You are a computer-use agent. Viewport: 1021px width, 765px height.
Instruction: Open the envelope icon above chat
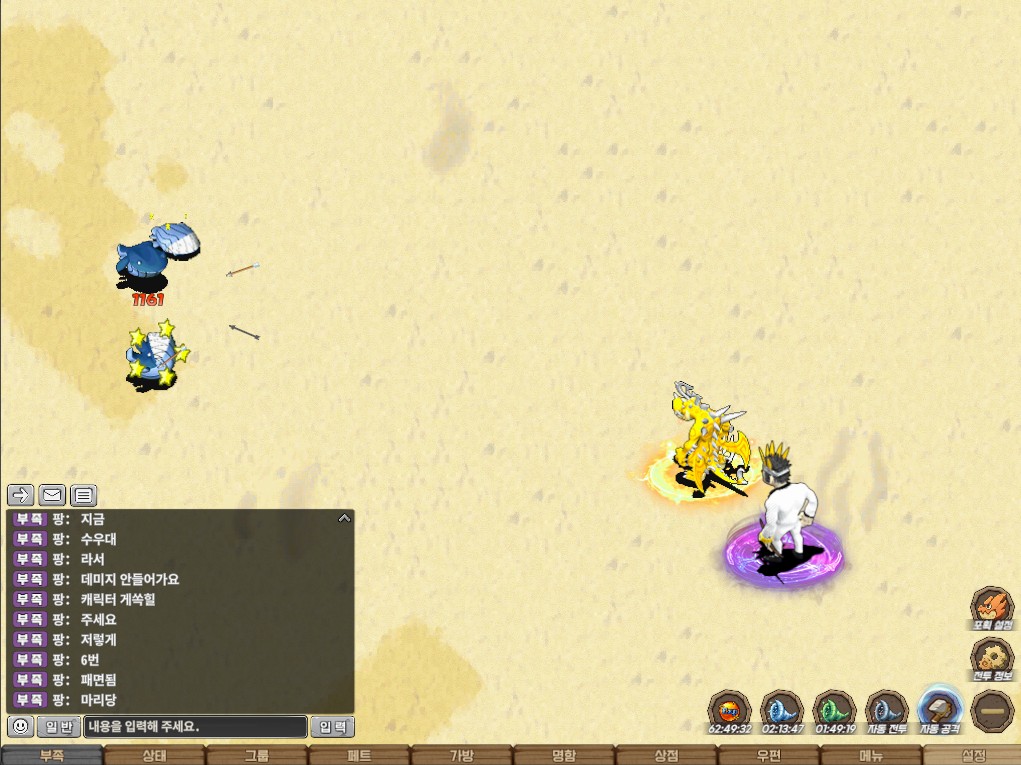coord(52,495)
